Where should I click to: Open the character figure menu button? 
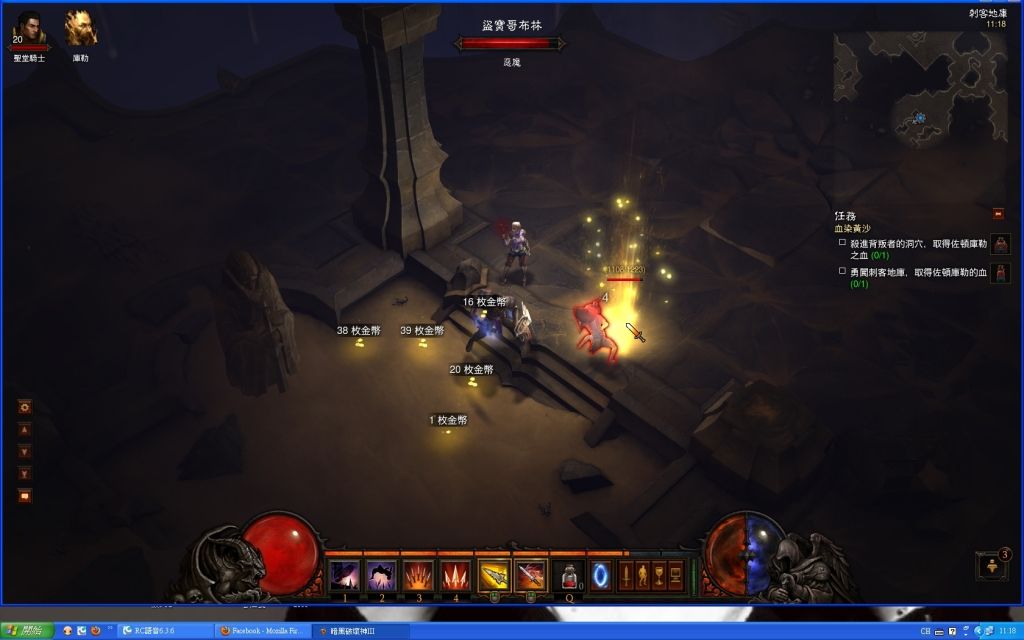(x=643, y=575)
